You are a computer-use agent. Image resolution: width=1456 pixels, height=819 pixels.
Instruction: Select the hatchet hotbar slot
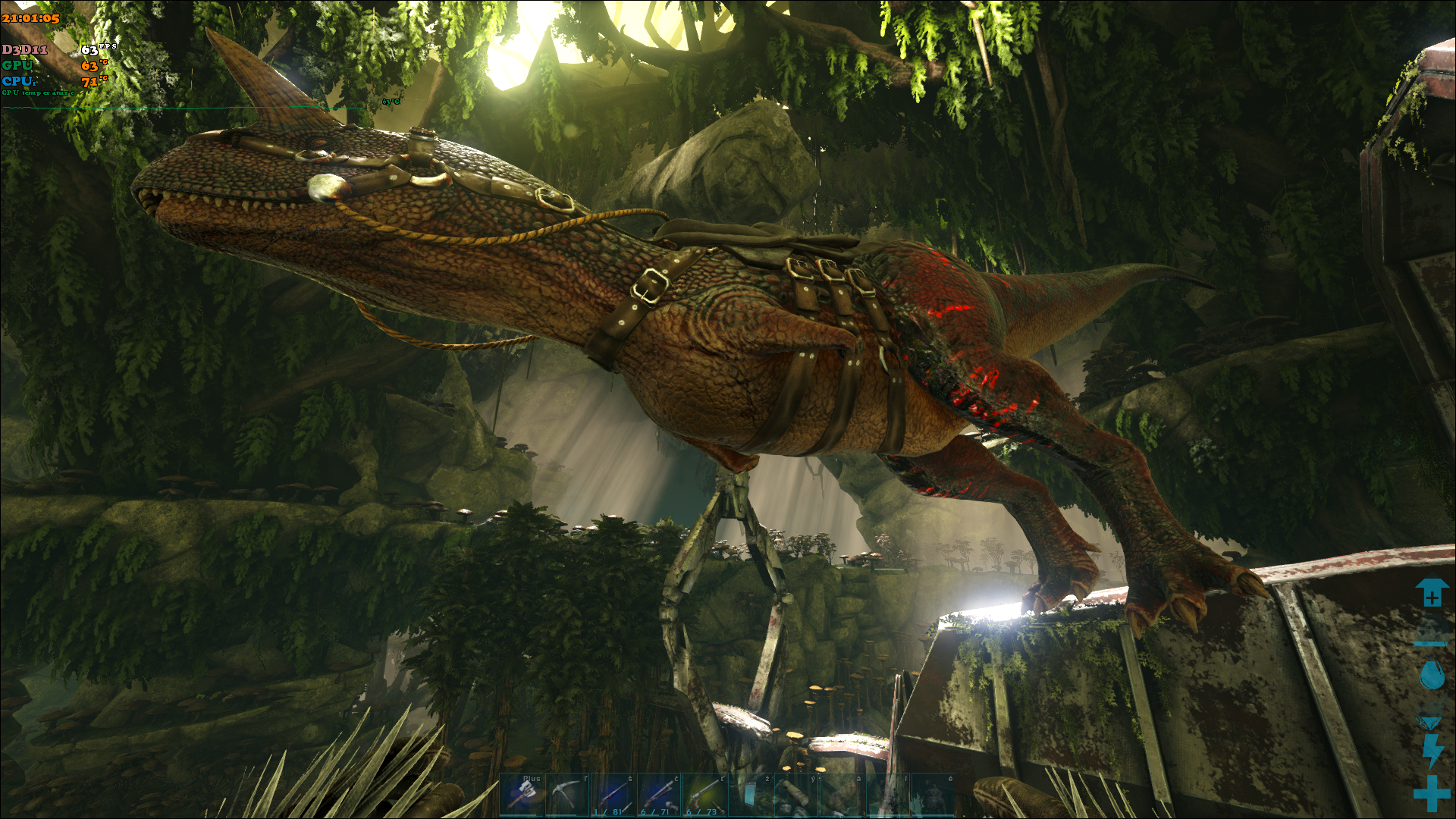(x=522, y=794)
